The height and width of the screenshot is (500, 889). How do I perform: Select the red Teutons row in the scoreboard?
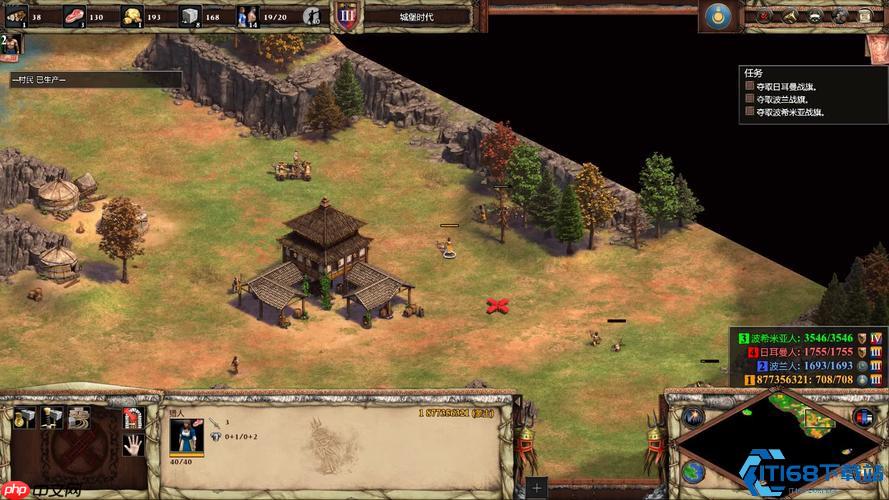pyautogui.click(x=800, y=352)
